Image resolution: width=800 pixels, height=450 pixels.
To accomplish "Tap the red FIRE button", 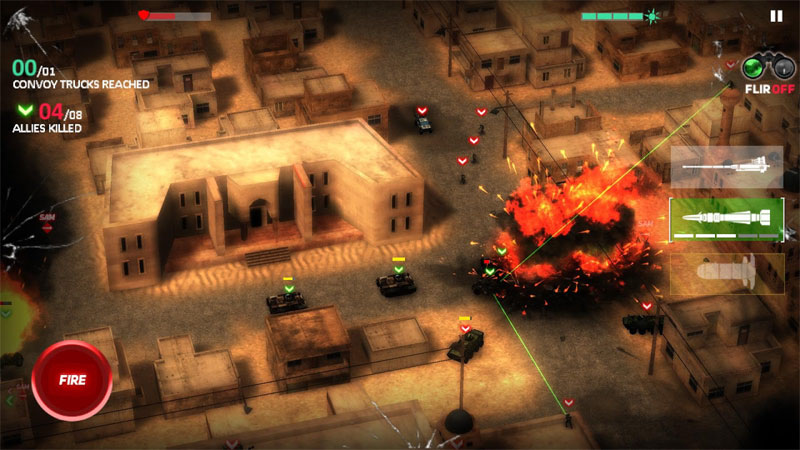I will (x=71, y=380).
